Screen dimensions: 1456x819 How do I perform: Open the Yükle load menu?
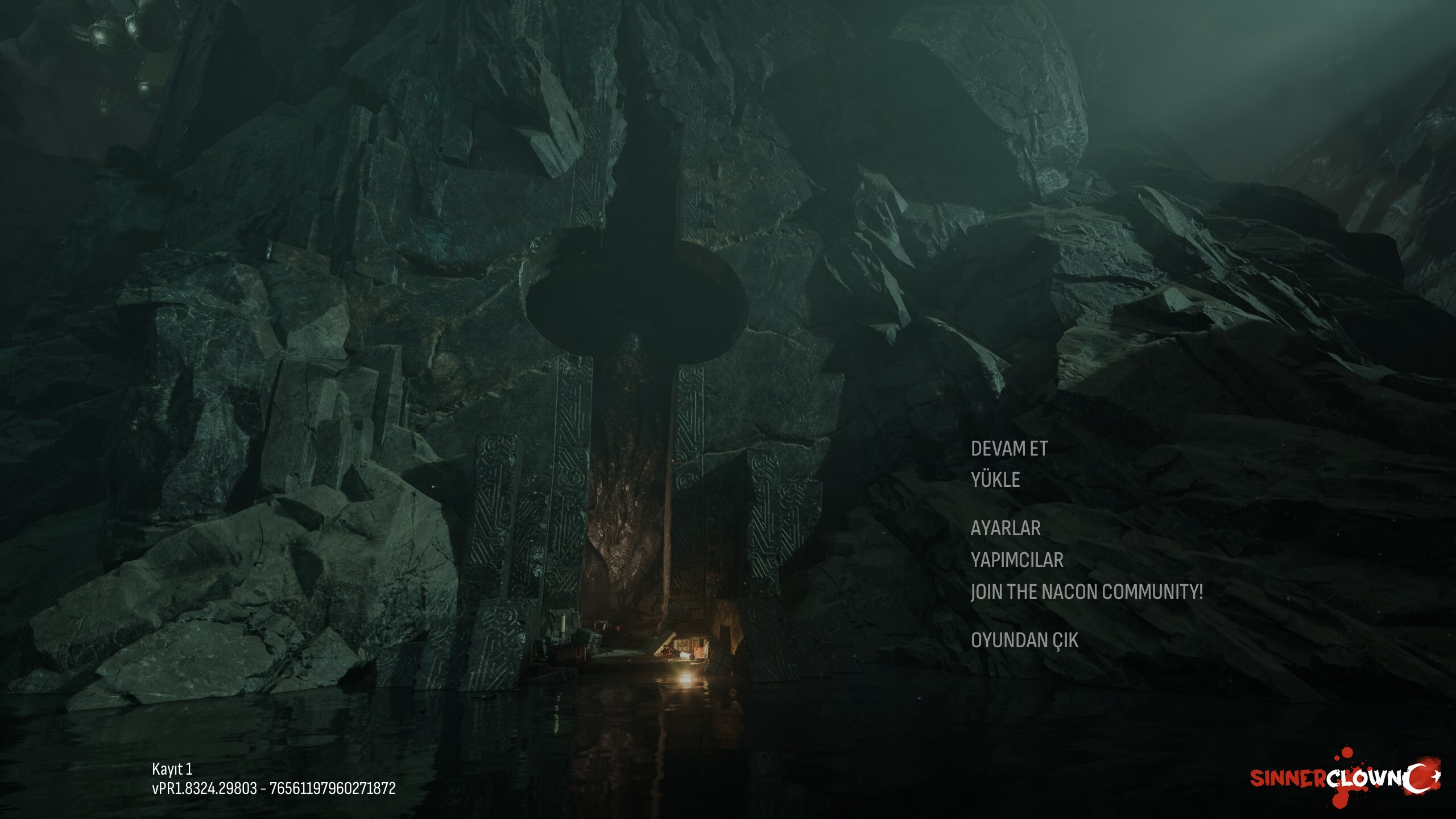click(x=995, y=480)
